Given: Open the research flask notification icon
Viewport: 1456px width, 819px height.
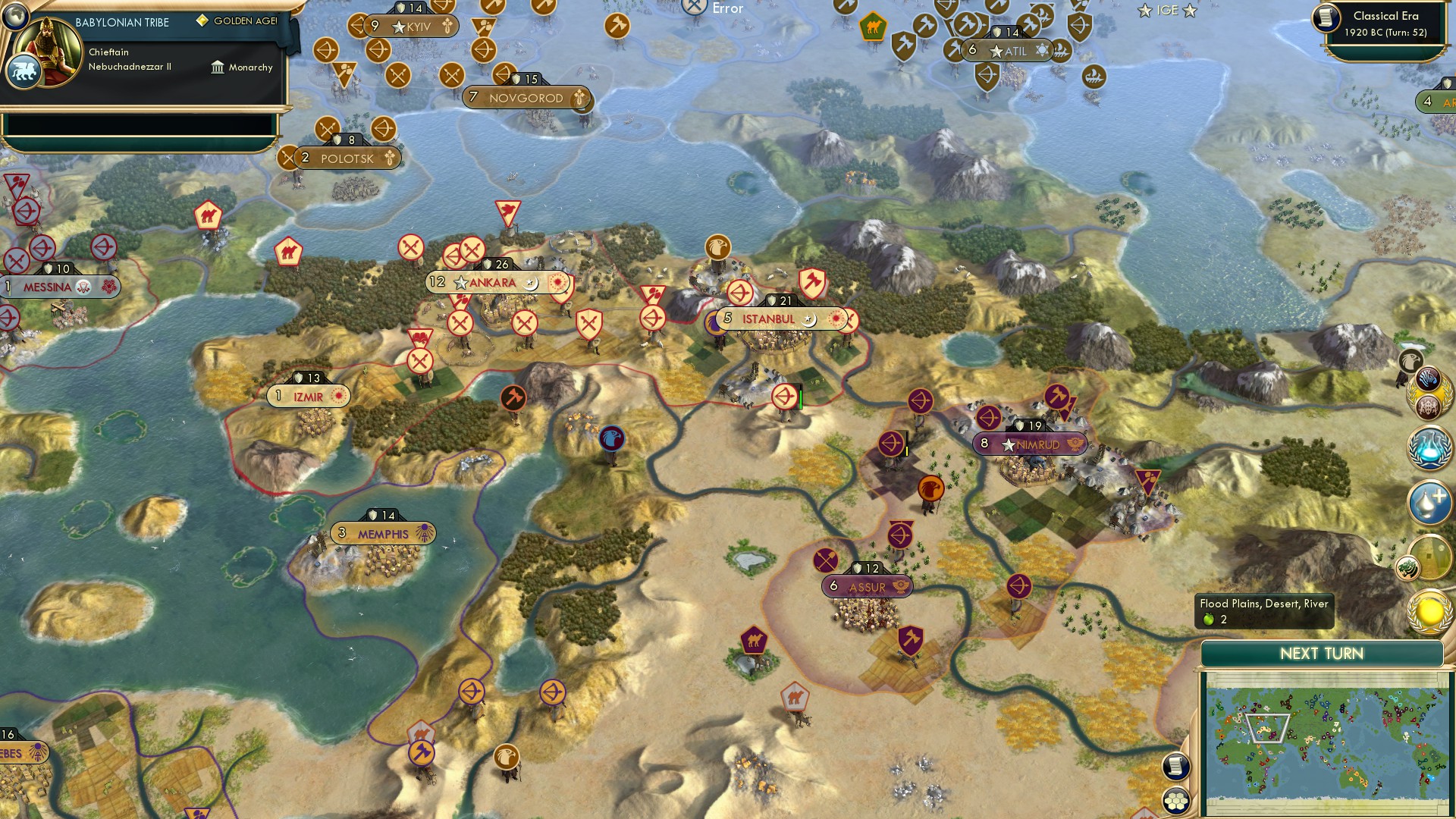Looking at the screenshot, I should pos(1429,447).
